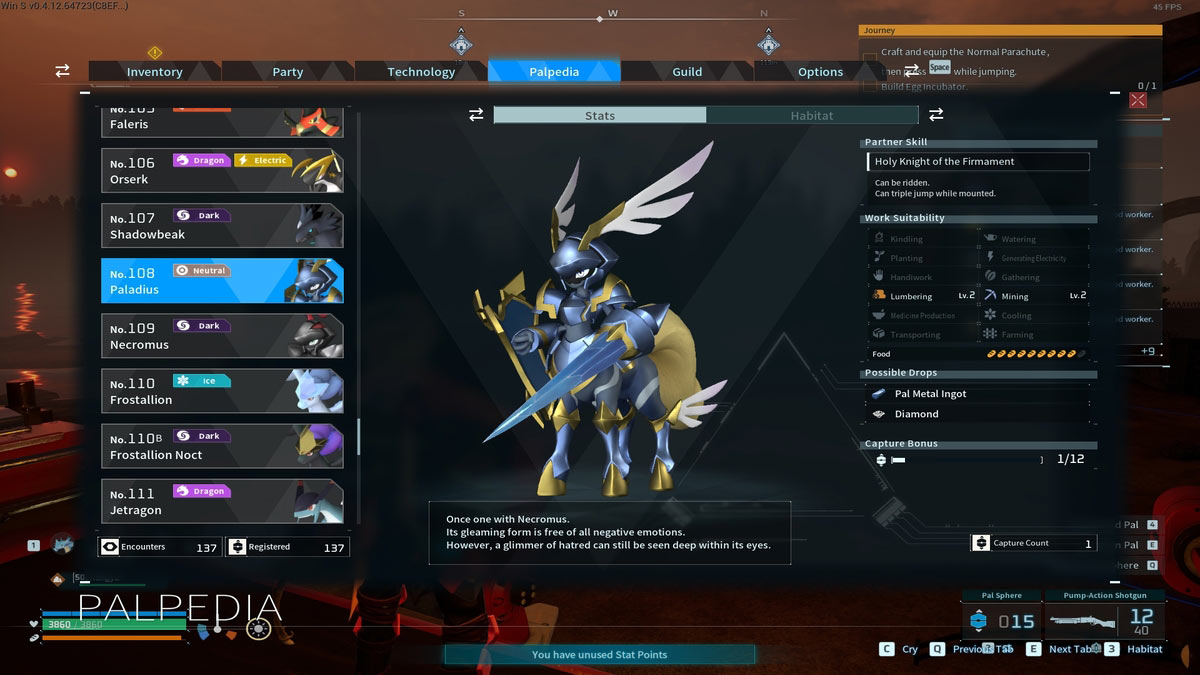Pick Frostallion No.110 from the list

click(222, 391)
